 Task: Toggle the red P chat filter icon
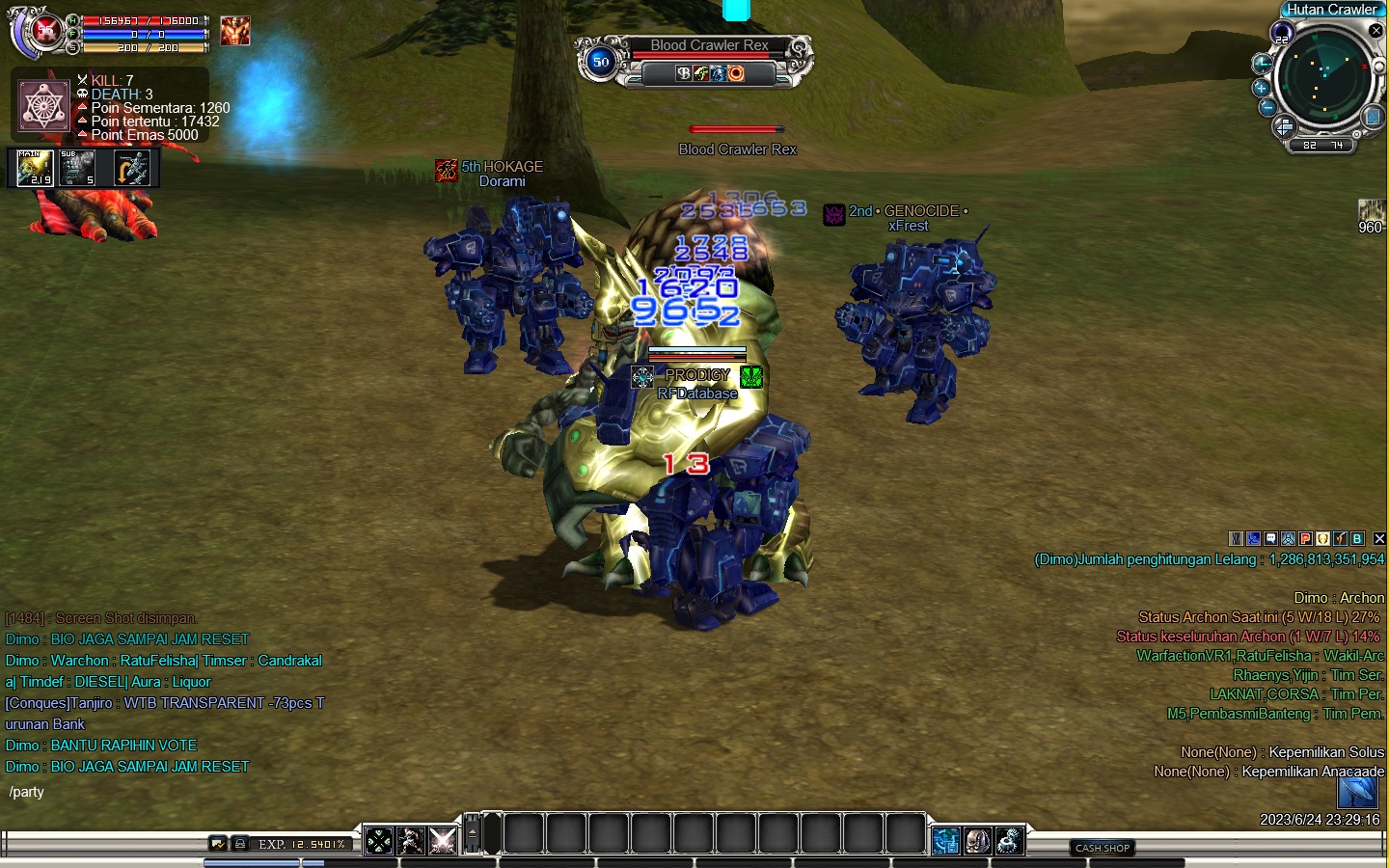[1305, 539]
